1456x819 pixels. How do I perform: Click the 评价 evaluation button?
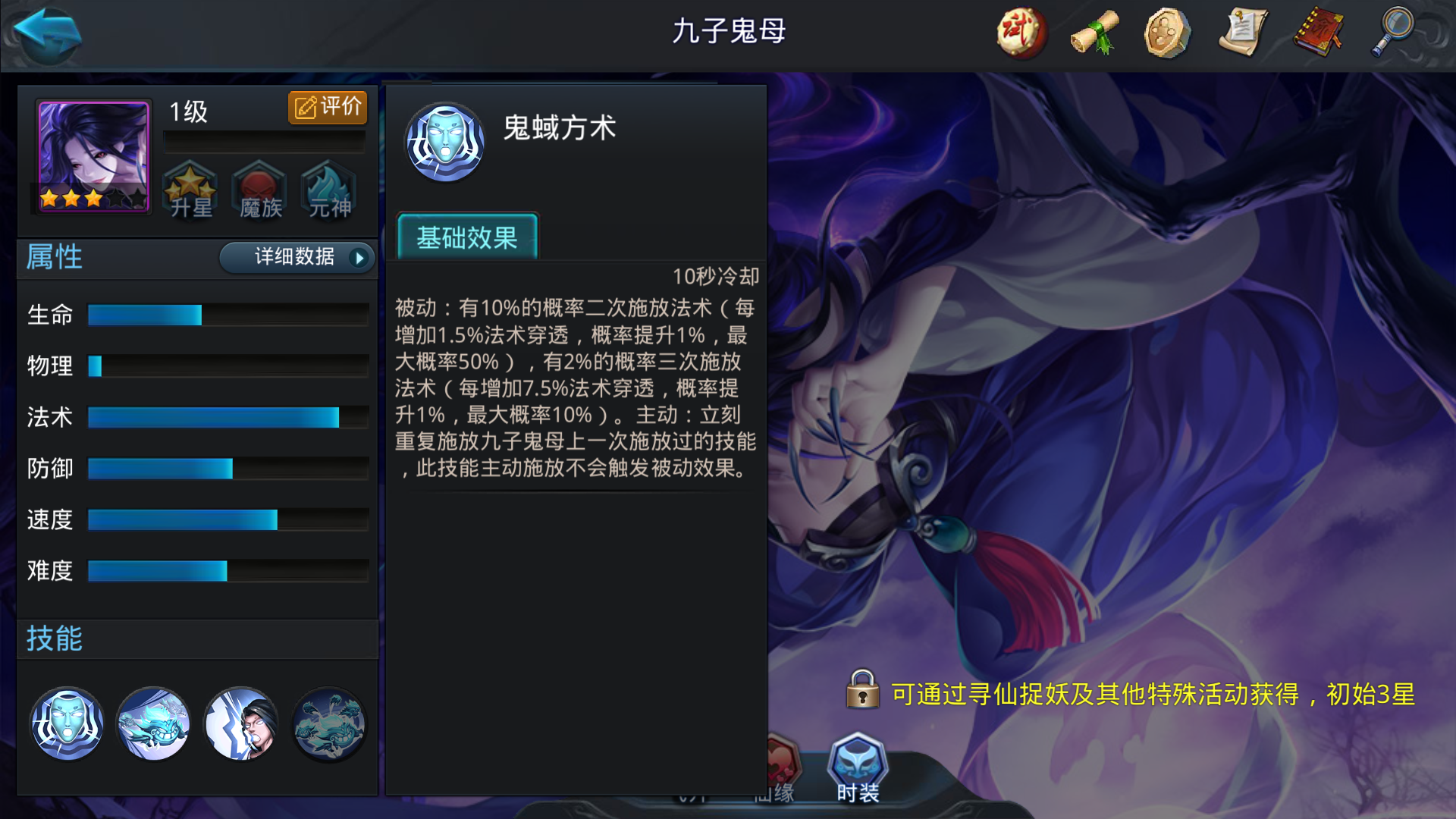[x=327, y=107]
